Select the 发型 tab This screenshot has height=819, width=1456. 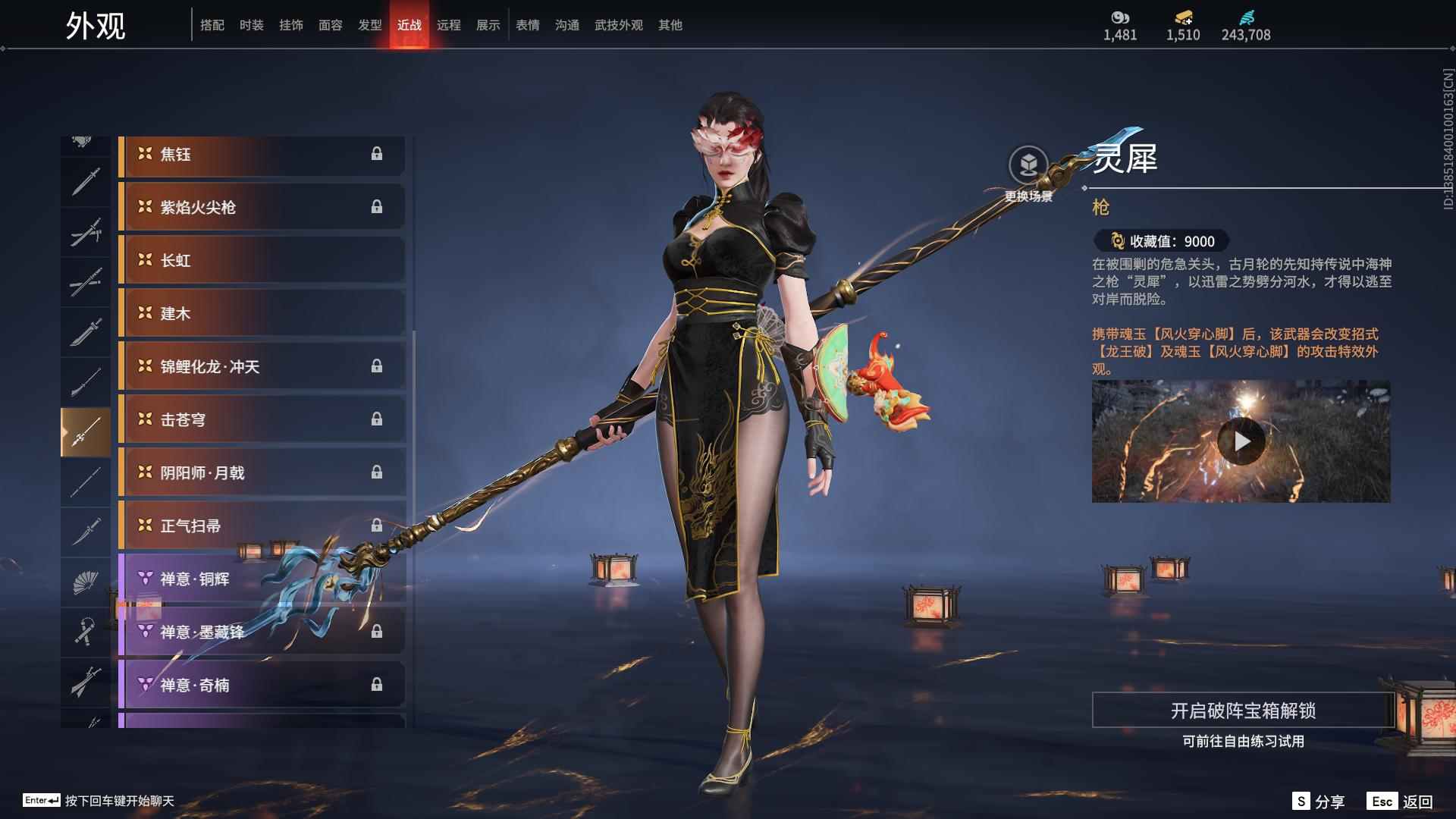pyautogui.click(x=369, y=25)
